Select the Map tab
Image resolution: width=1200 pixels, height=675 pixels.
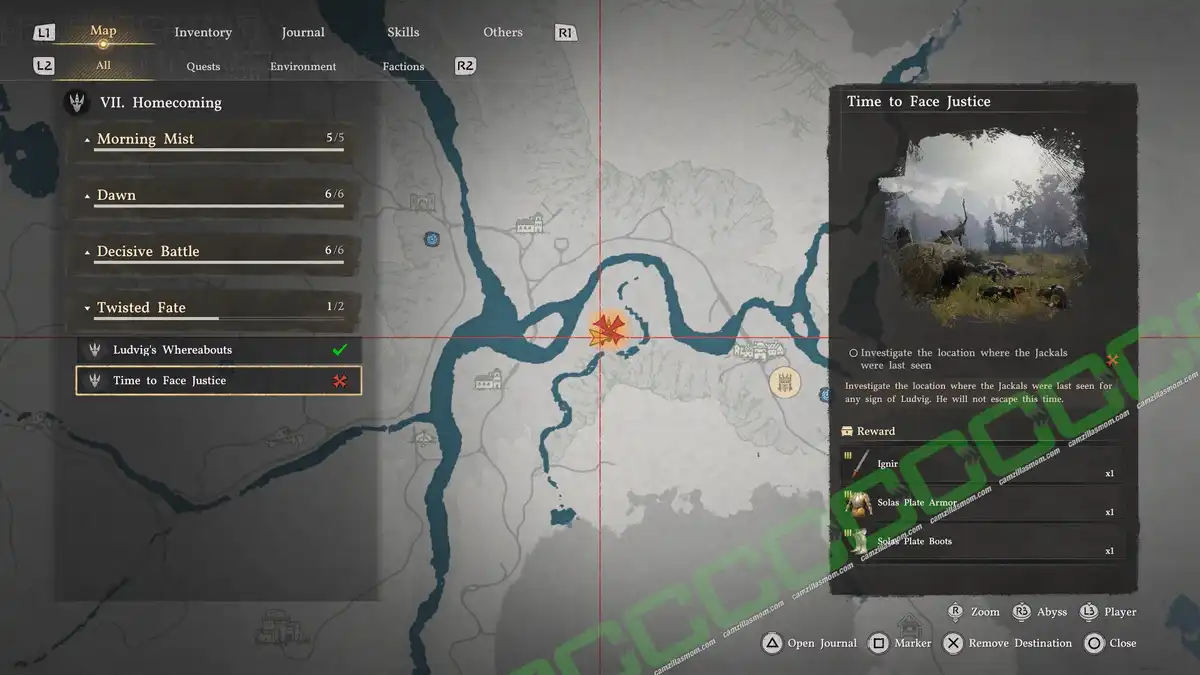click(103, 31)
